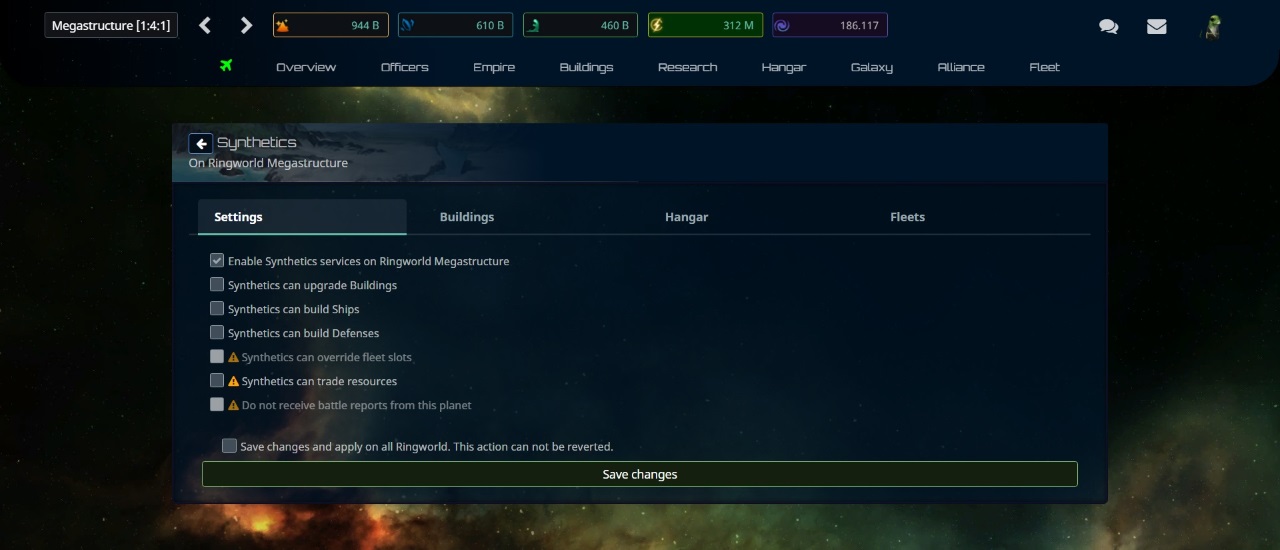Switch to the Synthetics Fleets tab

pos(907,217)
